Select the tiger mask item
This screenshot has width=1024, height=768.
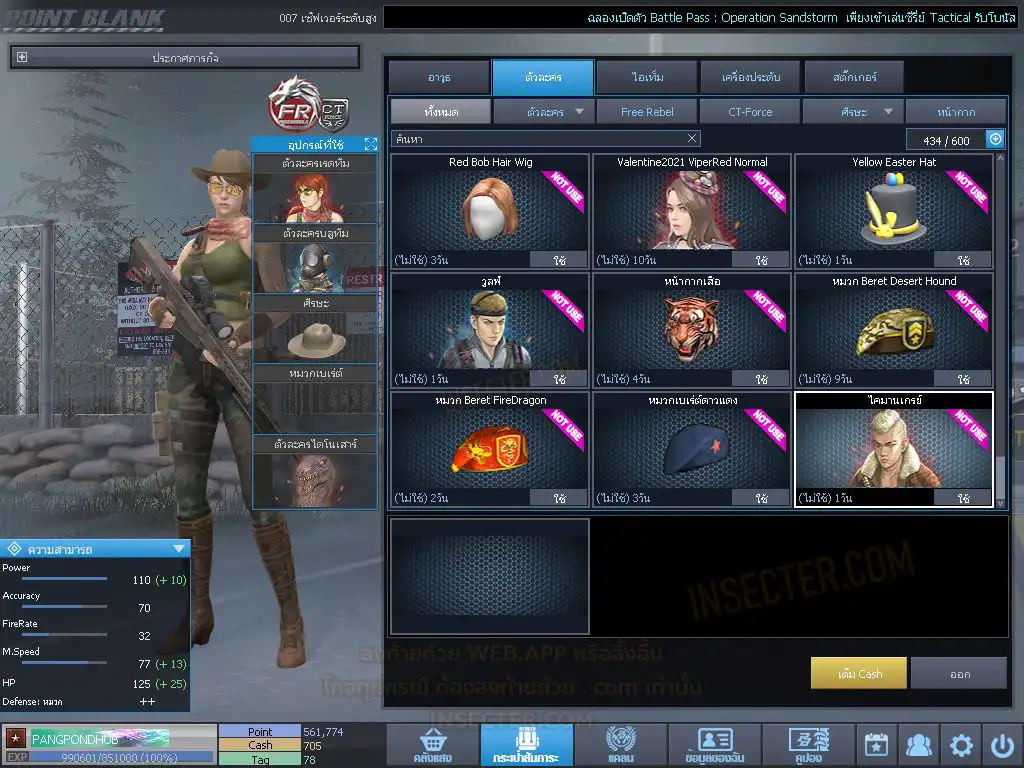coord(691,330)
